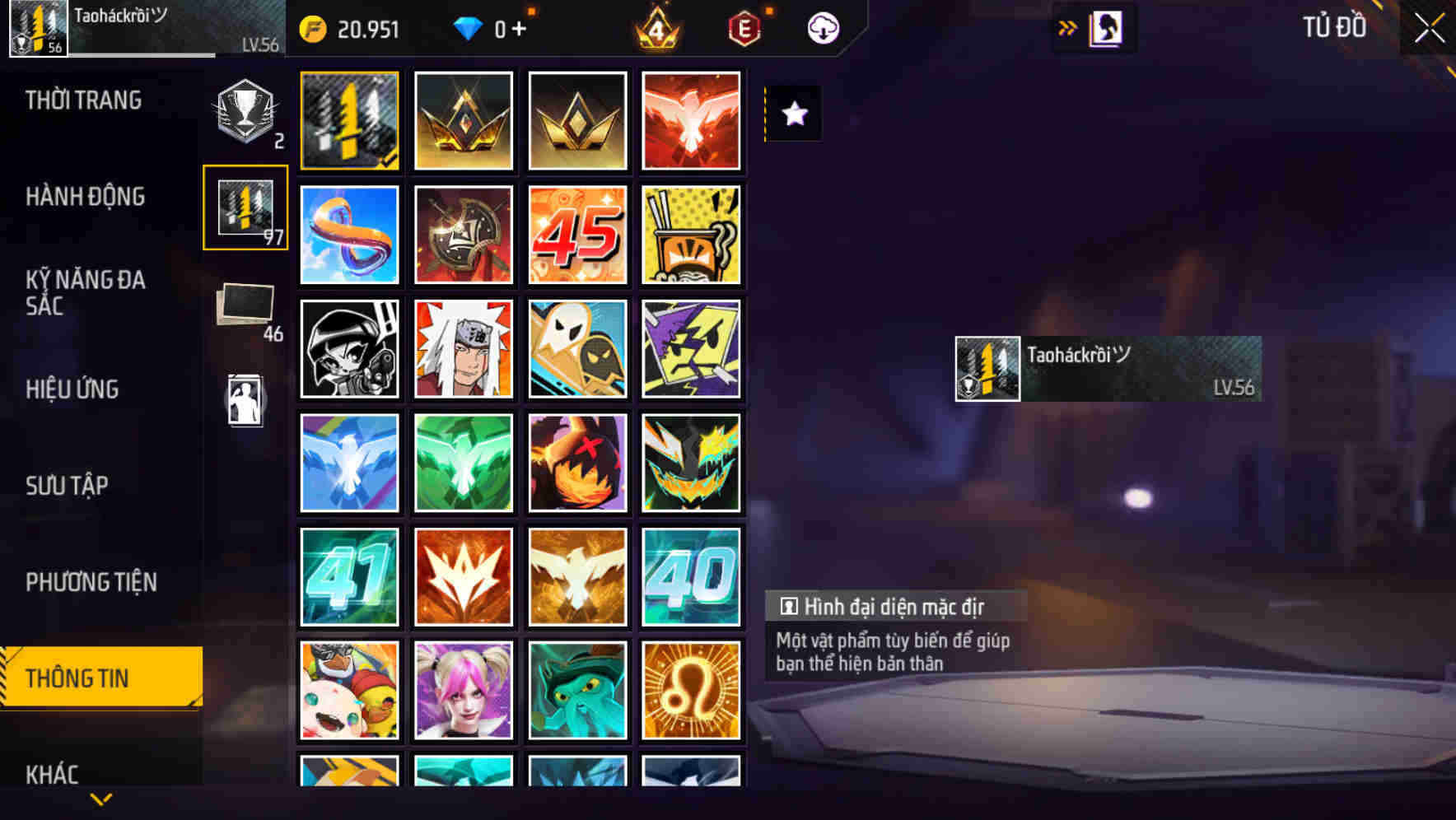Image resolution: width=1456 pixels, height=820 pixels.
Task: Expand the left sidebar with the down chevron
Action: (x=100, y=798)
